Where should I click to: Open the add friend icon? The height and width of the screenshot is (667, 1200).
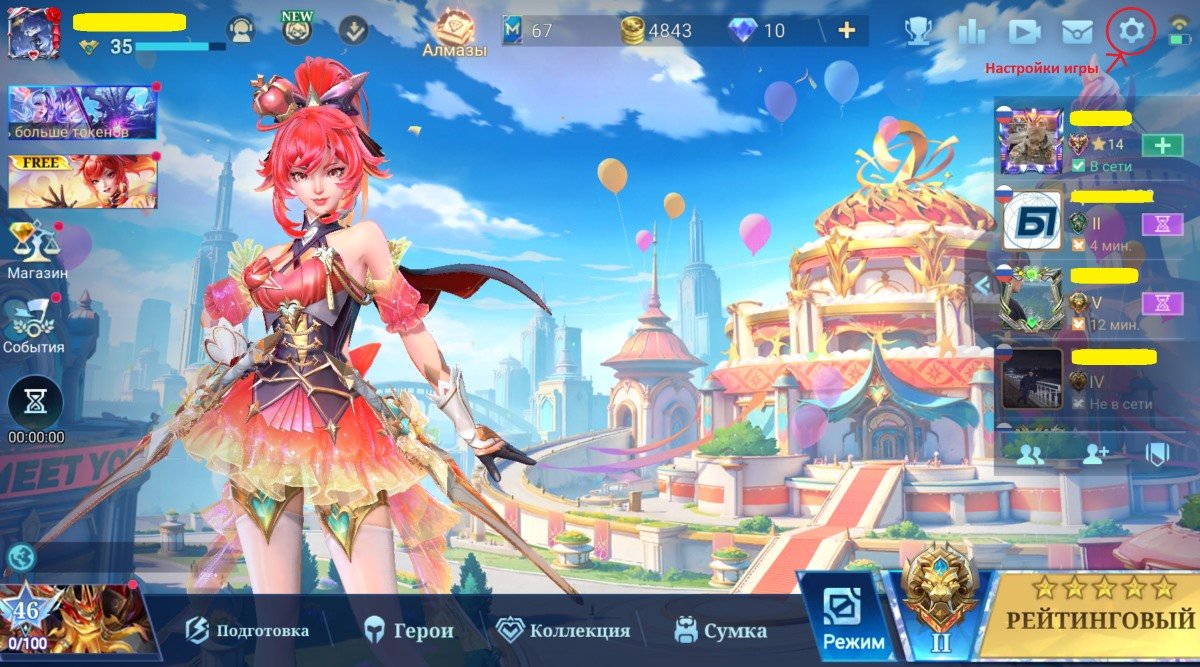pos(1095,454)
